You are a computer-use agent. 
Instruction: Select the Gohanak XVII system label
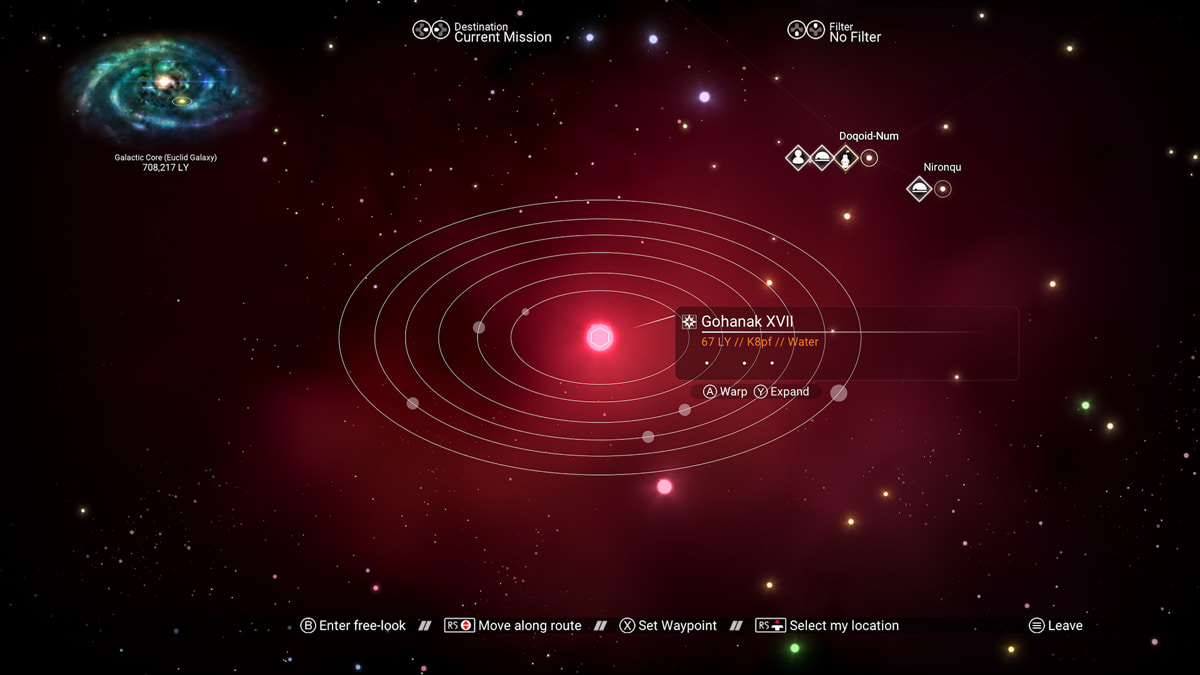[747, 322]
